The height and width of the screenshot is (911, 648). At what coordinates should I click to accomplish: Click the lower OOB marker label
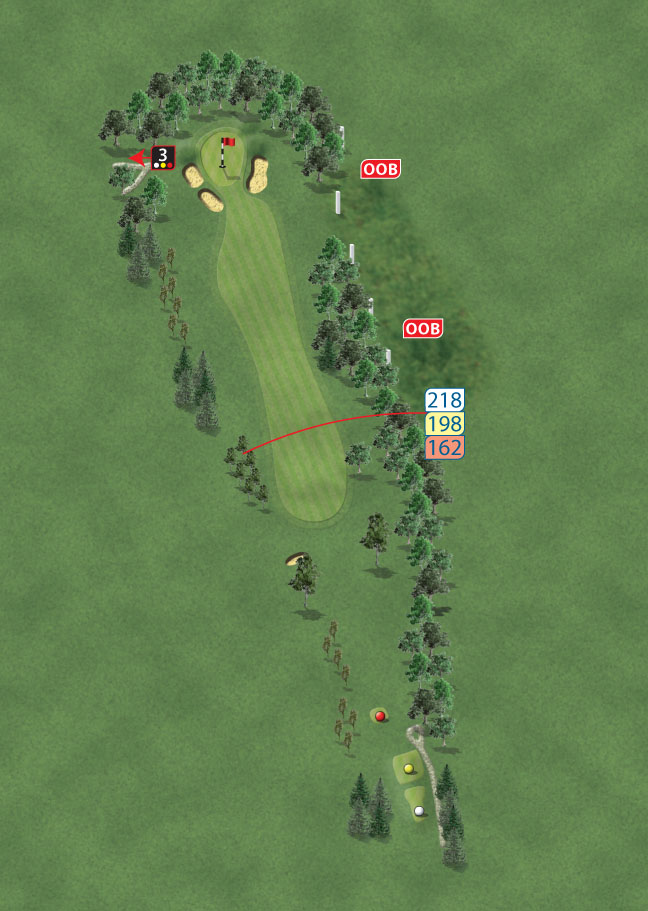(x=423, y=329)
